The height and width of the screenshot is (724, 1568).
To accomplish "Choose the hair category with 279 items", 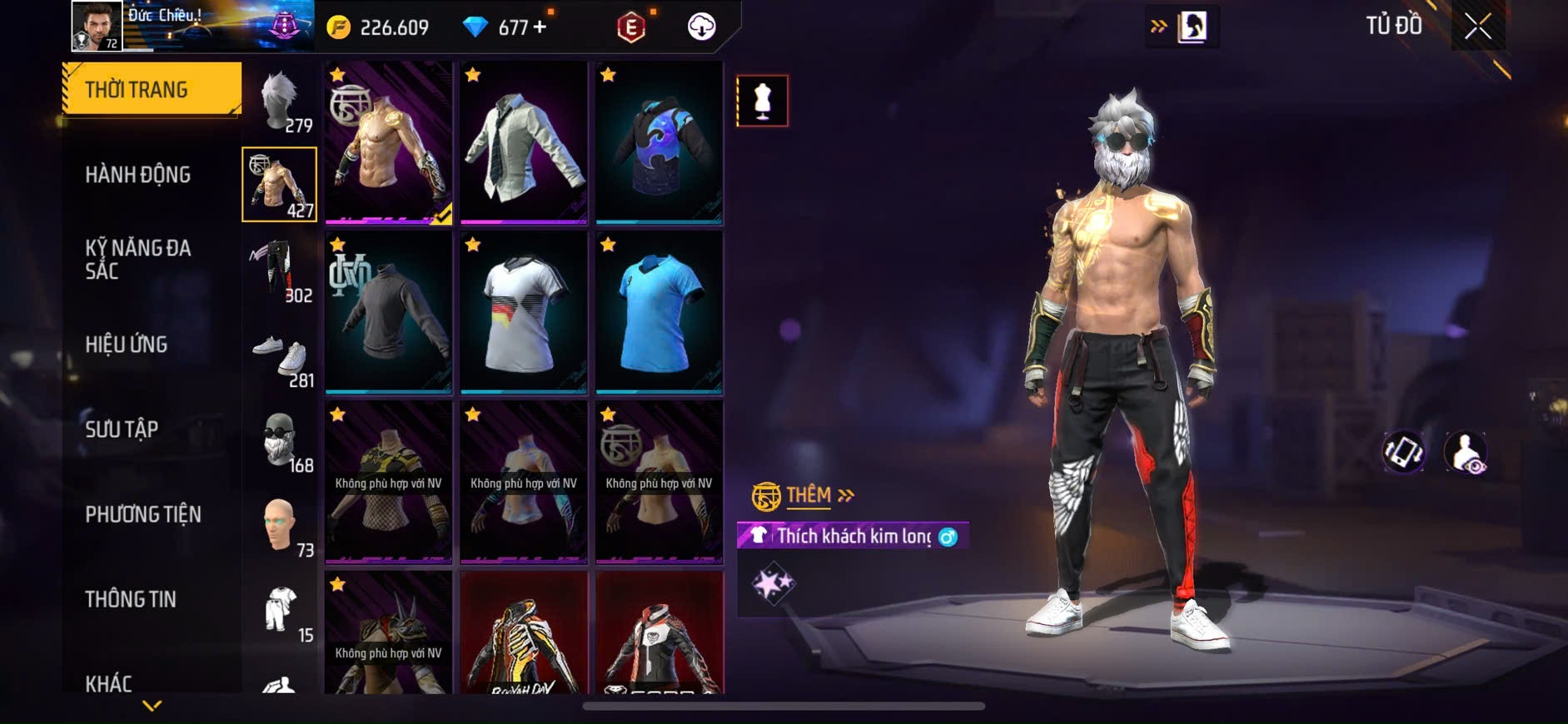I will tap(280, 102).
